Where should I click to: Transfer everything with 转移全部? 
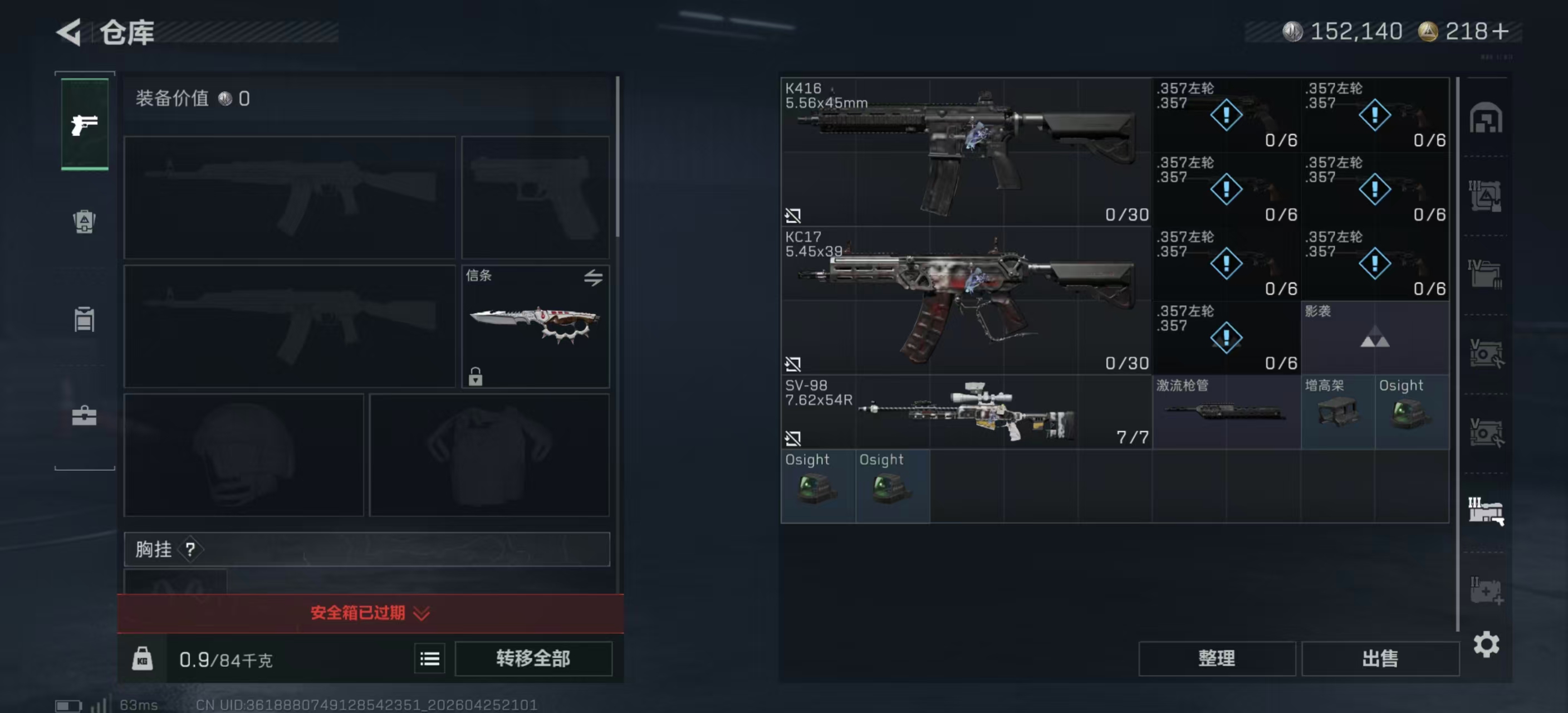(x=533, y=658)
